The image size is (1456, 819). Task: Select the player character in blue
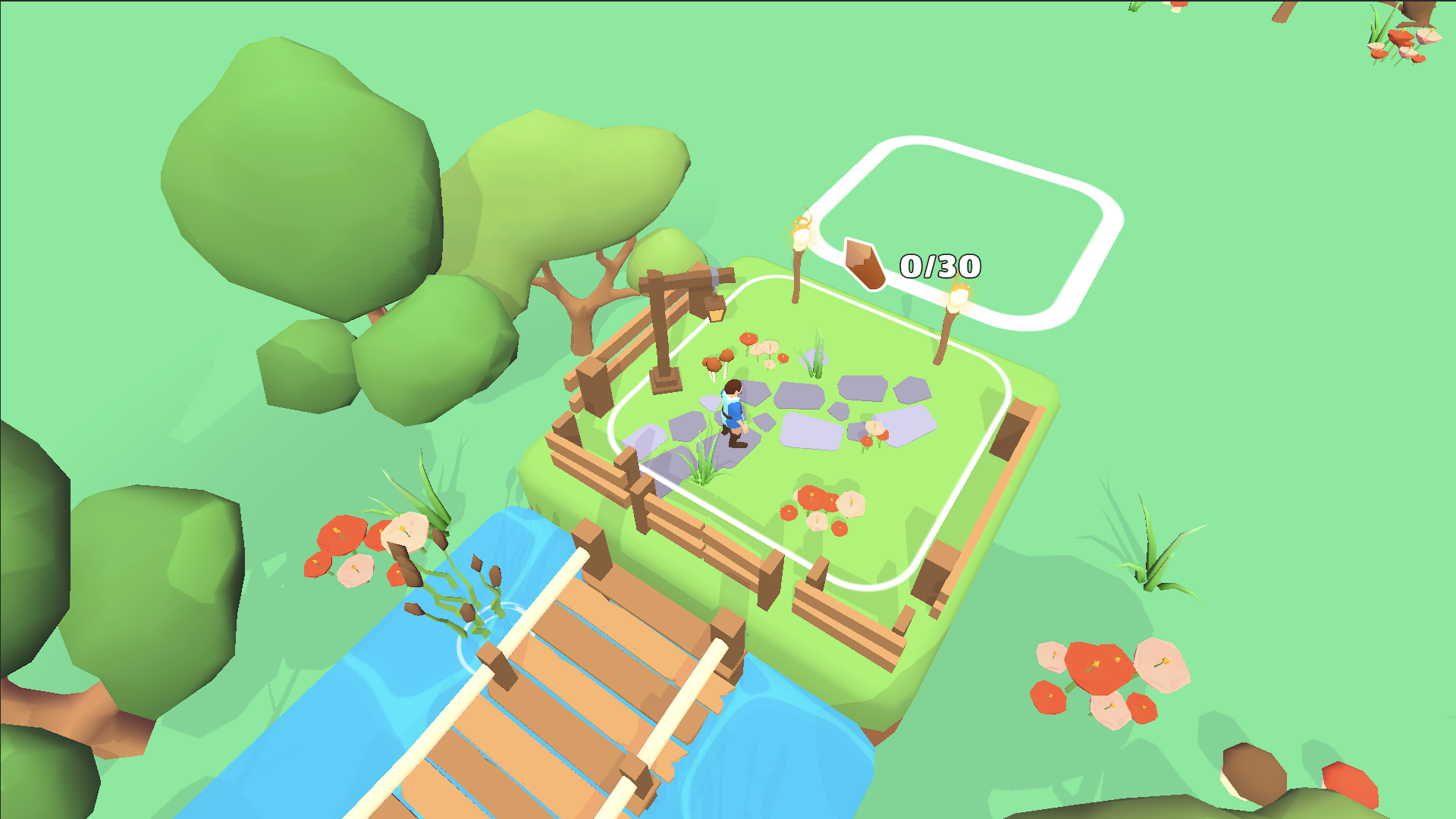coord(732,409)
